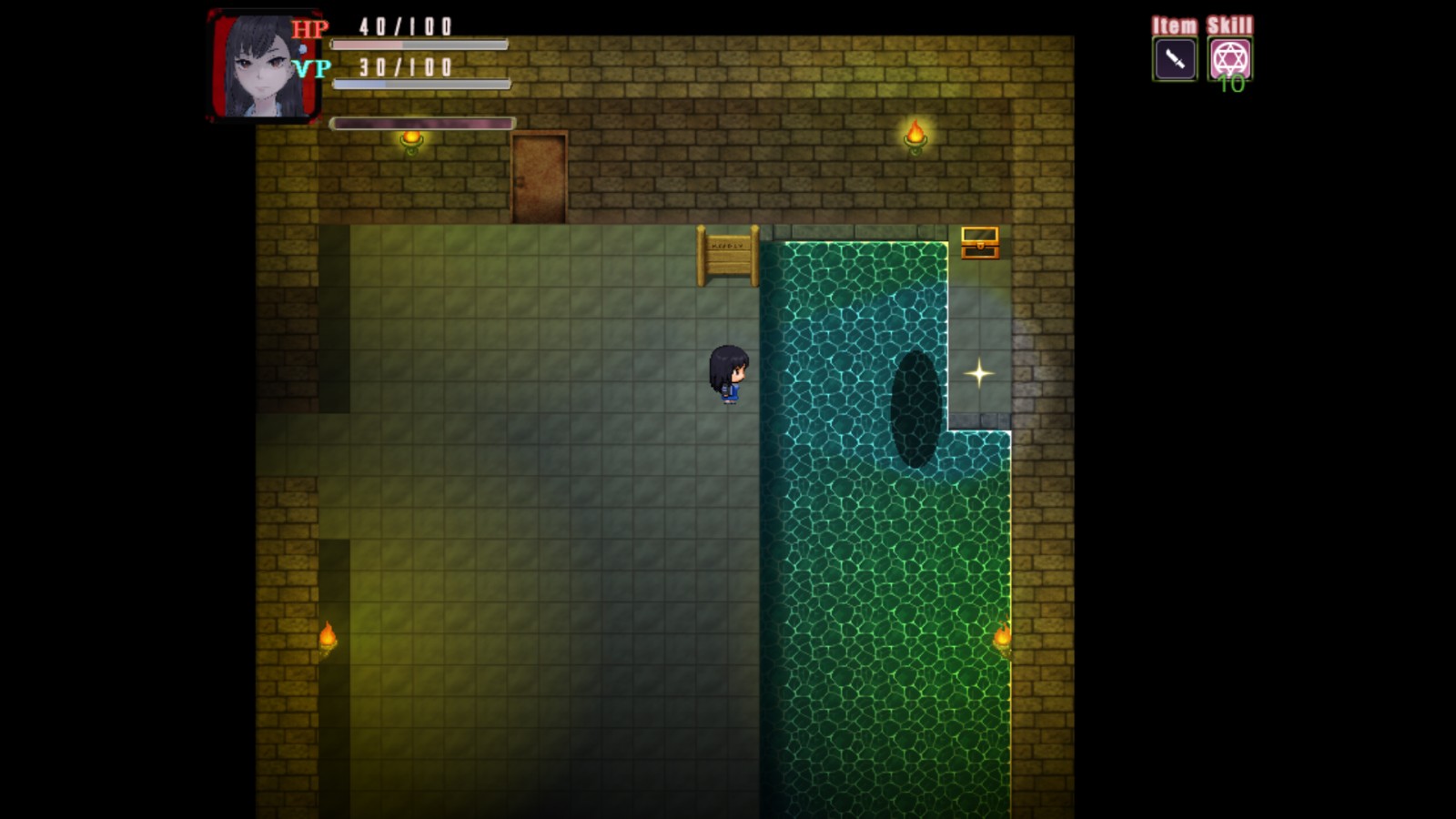This screenshot has width=1456, height=819.
Task: Click the torch on the upper-right wall
Action: (915, 135)
